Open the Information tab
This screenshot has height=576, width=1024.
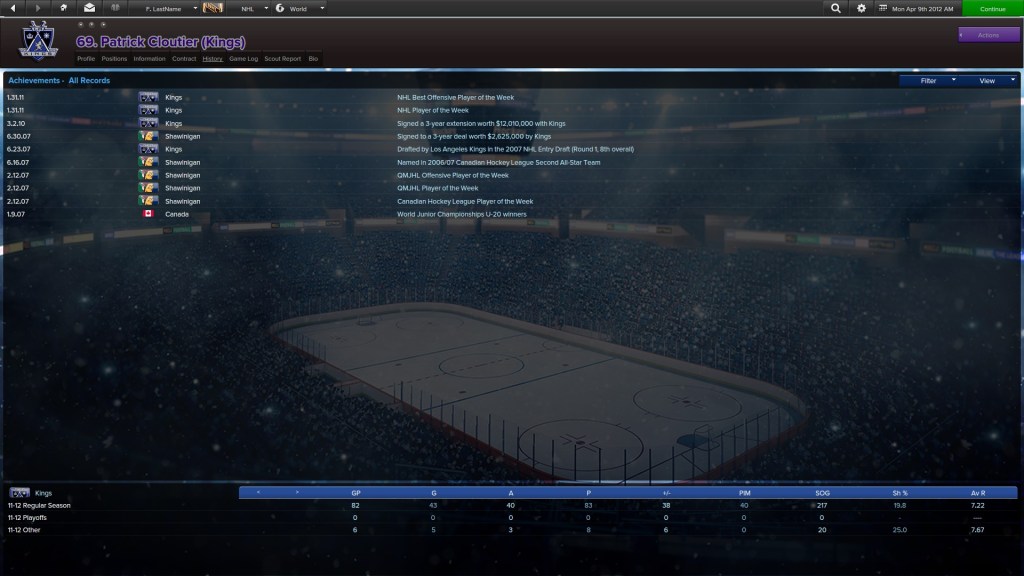click(x=149, y=59)
